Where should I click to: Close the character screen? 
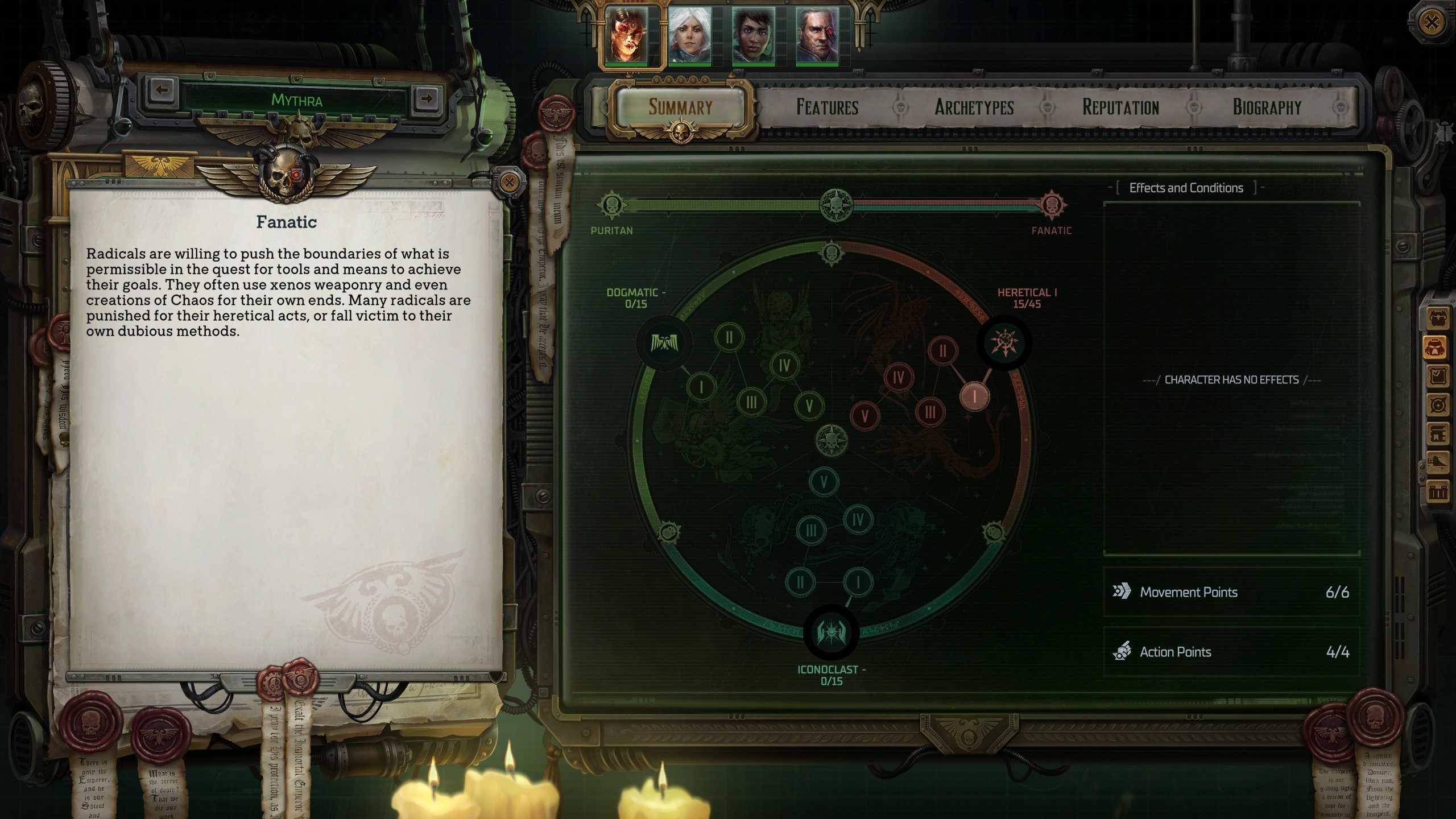click(x=1432, y=23)
